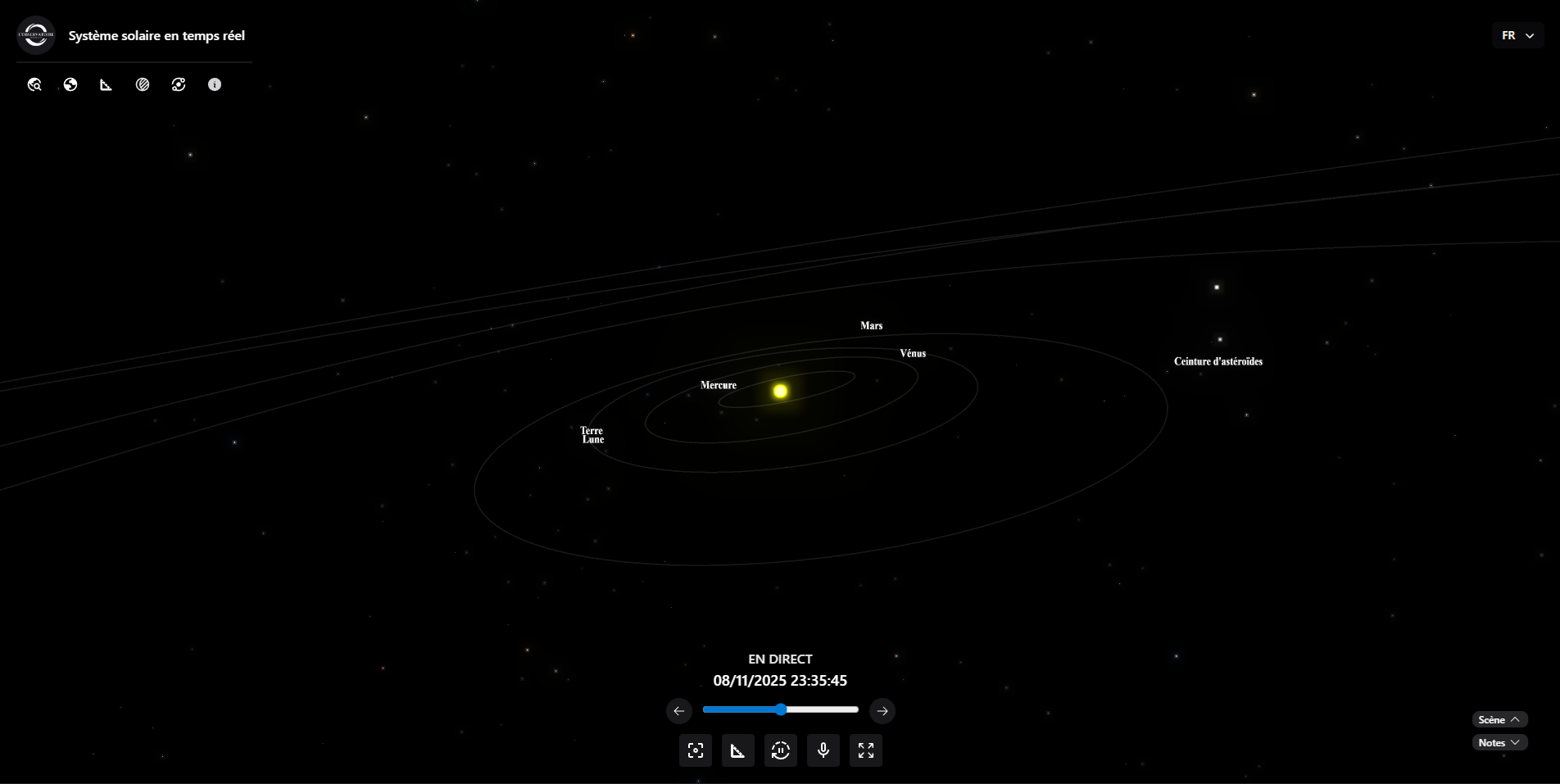Viewport: 1560px width, 784px height.
Task: Expand the Scène panel
Action: point(1499,719)
